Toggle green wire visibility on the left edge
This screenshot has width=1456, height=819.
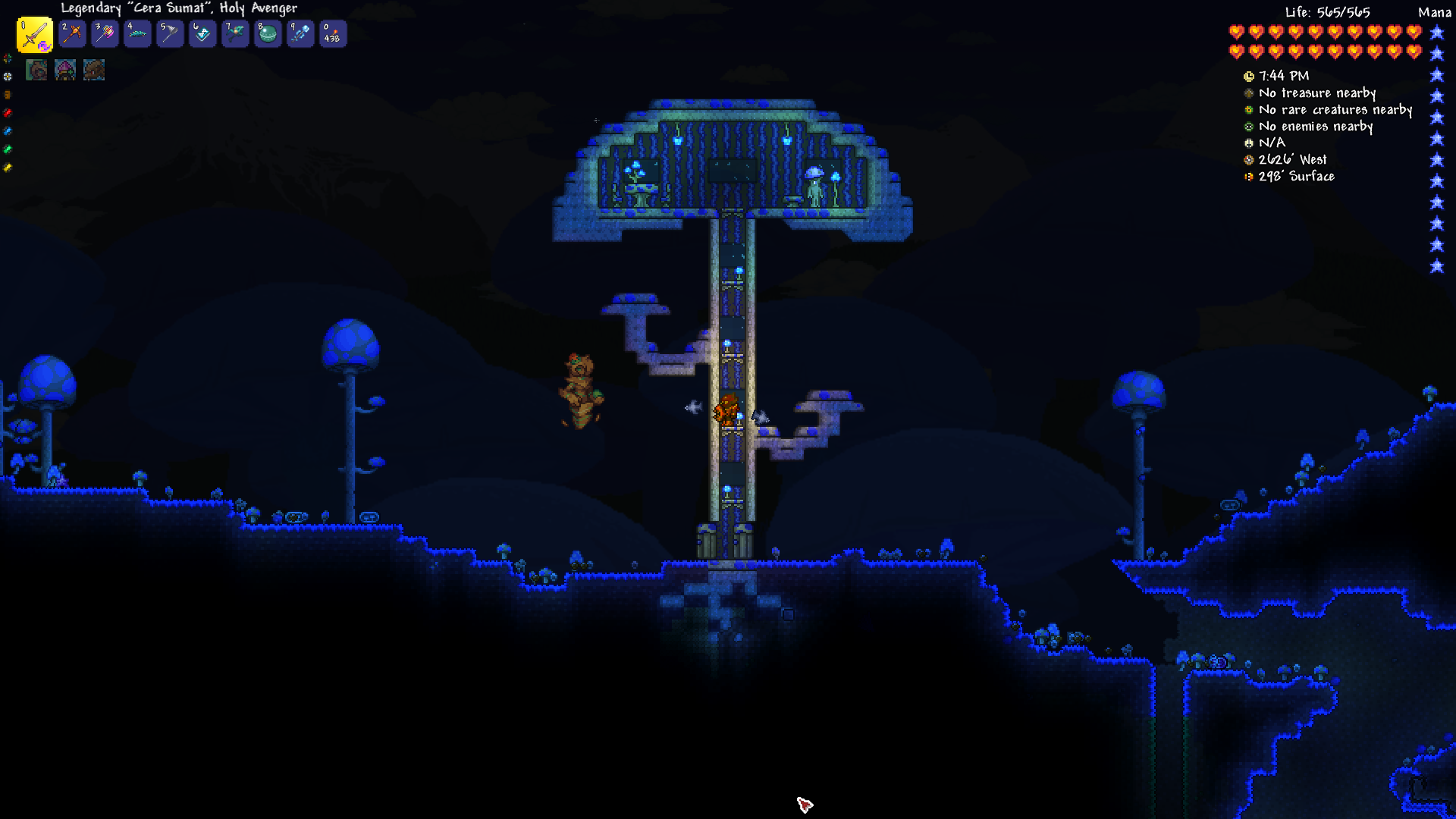coord(7,149)
